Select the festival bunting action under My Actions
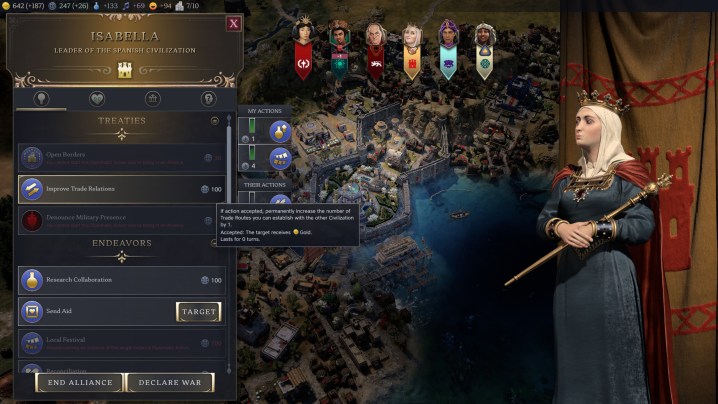This screenshot has height=404, width=718. [x=278, y=161]
